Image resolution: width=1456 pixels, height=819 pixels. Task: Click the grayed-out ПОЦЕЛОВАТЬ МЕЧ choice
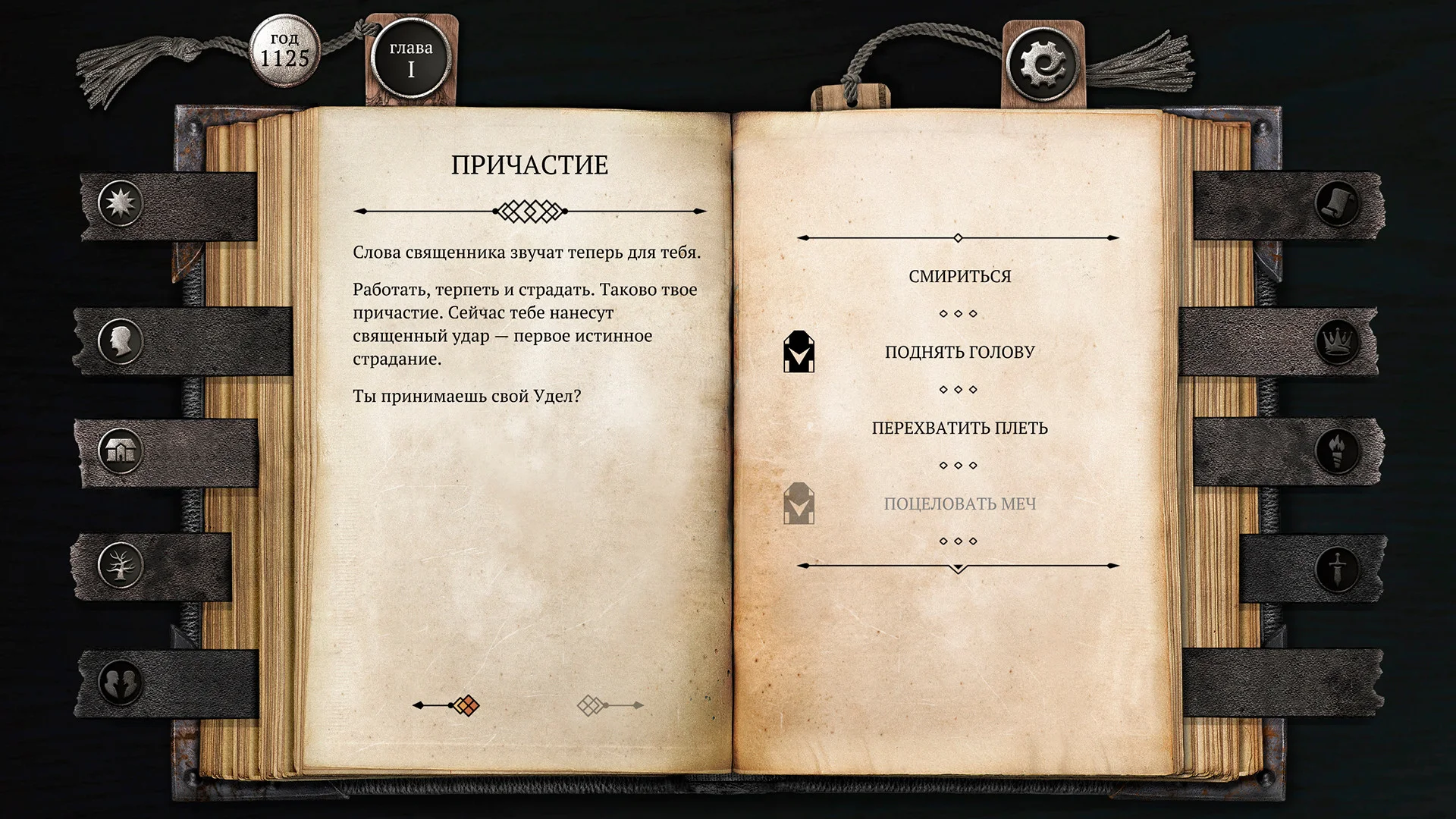click(959, 503)
